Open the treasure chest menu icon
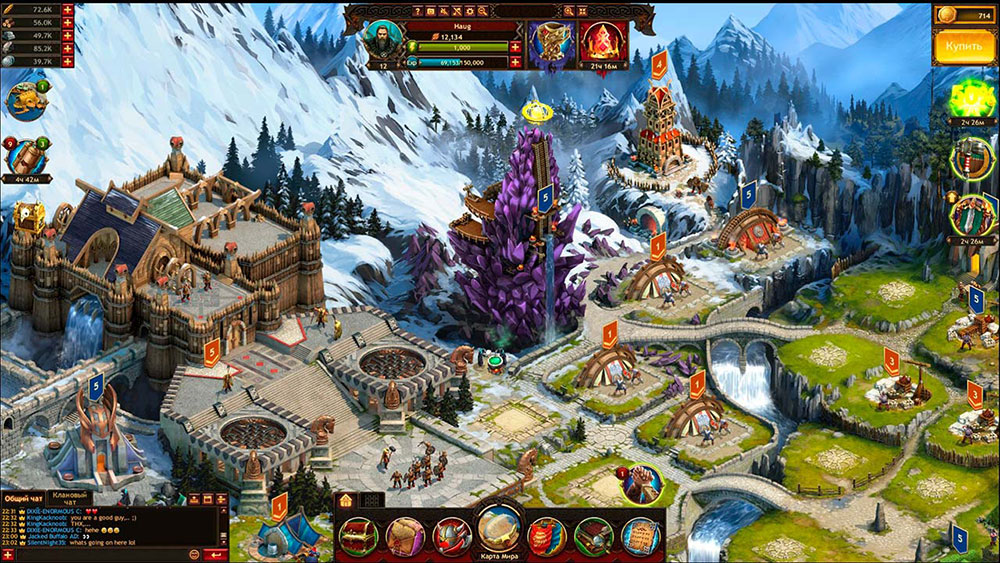The image size is (1000, 563). [x=358, y=537]
